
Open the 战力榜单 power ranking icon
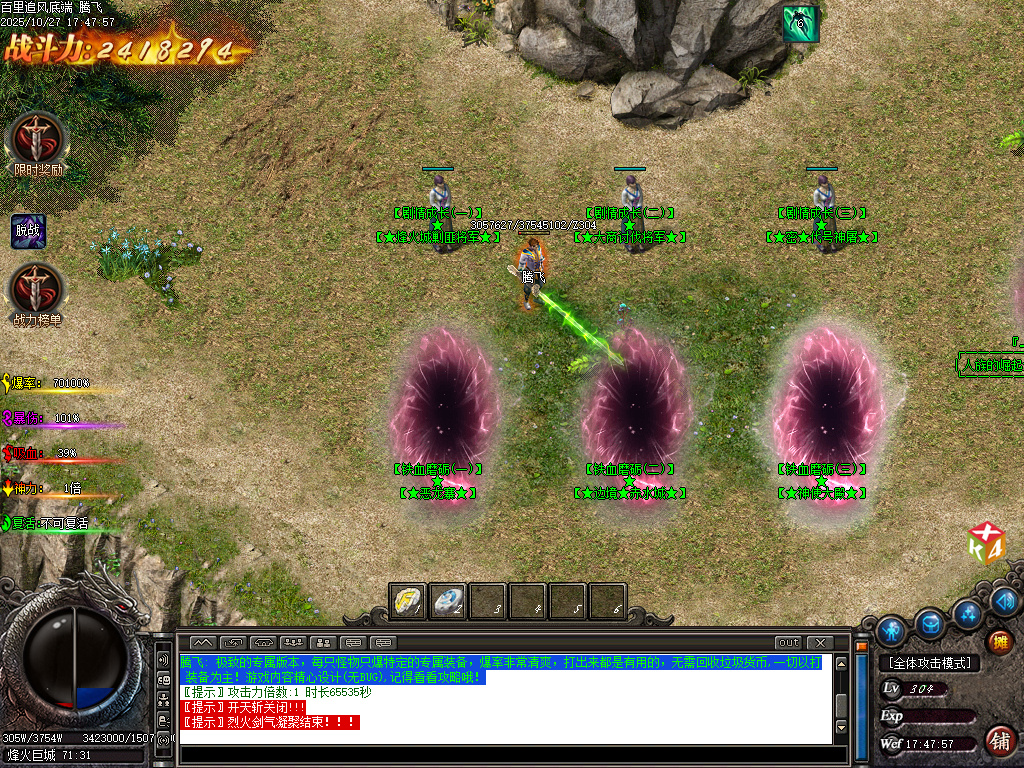tap(37, 290)
